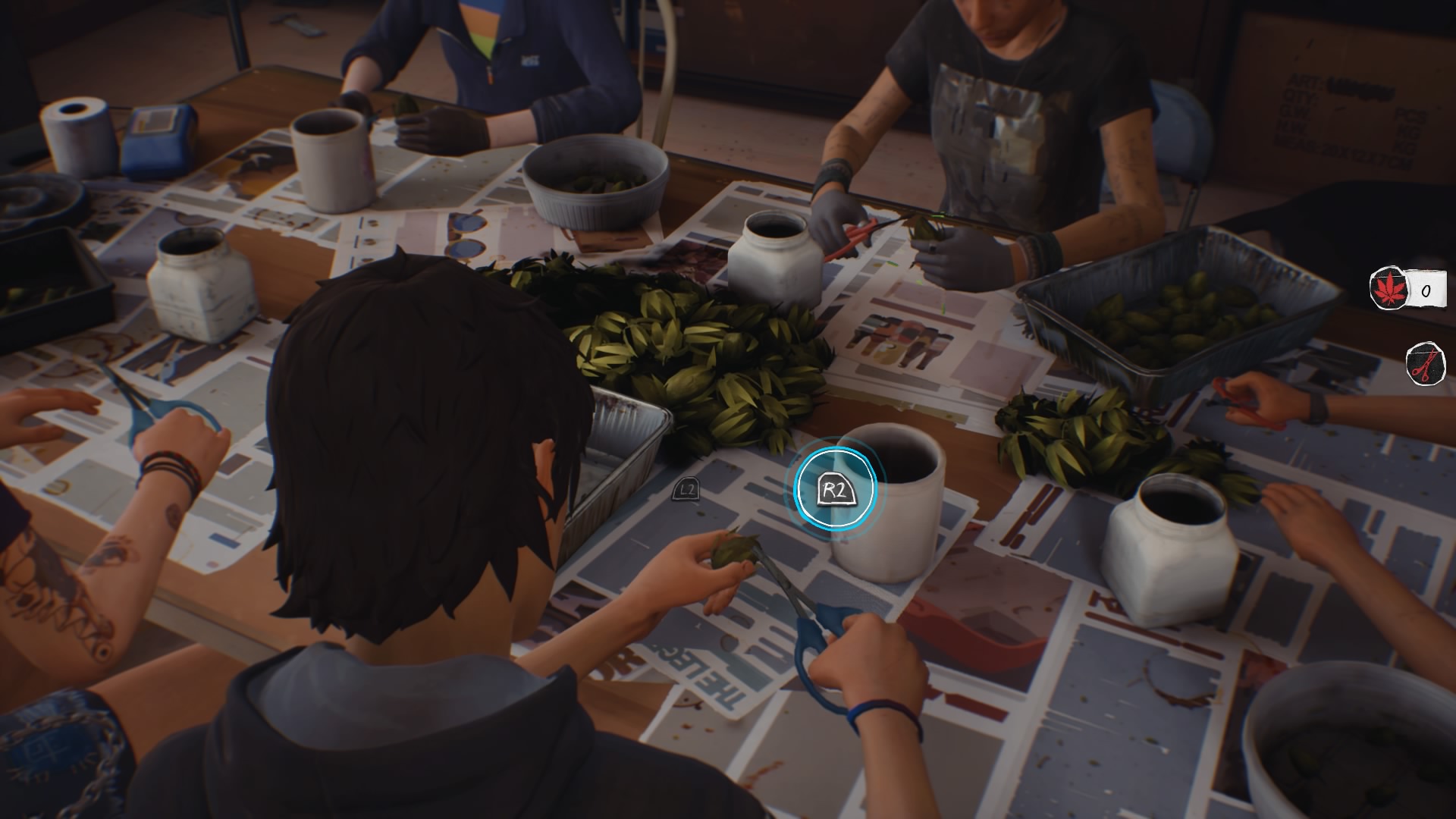
Task: Select the red scissors icon
Action: click(x=1425, y=365)
